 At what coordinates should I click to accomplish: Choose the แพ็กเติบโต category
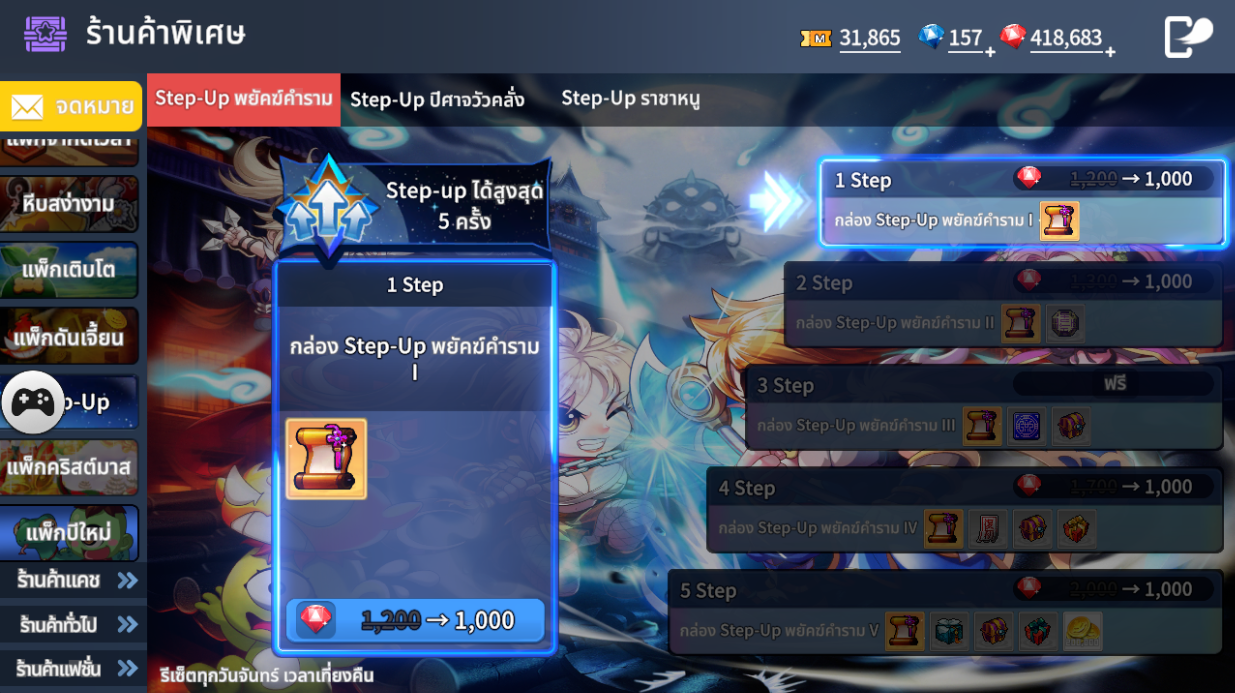click(x=69, y=270)
